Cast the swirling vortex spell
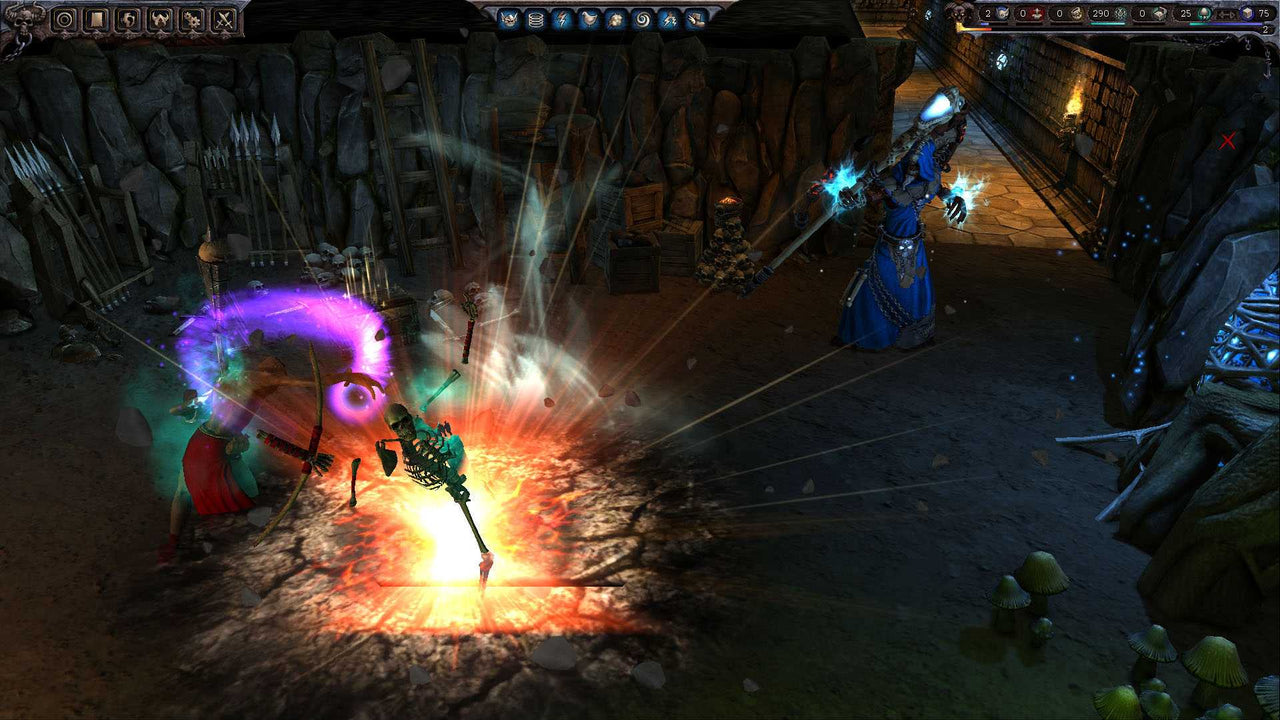 642,19
